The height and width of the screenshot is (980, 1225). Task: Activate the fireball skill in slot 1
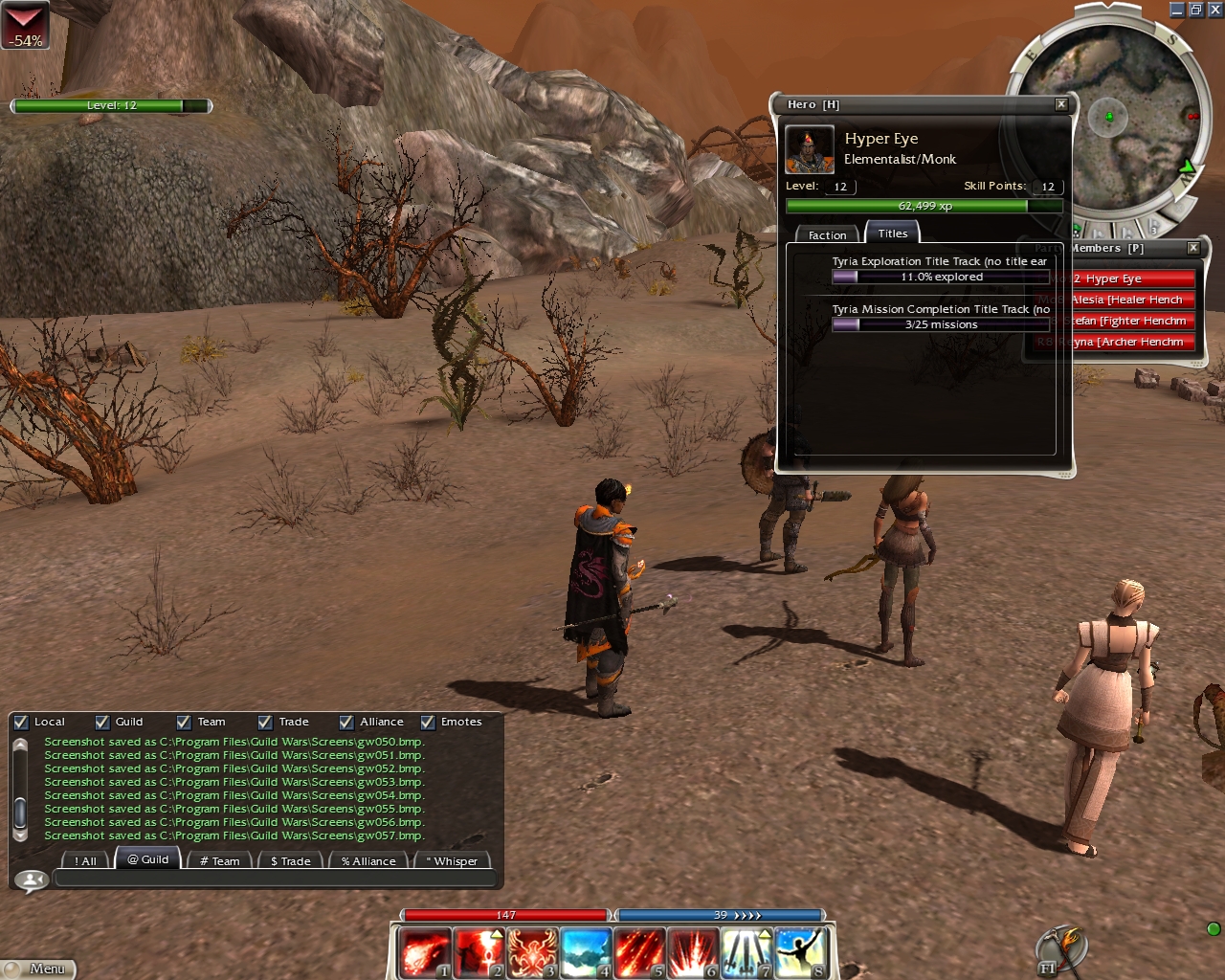pyautogui.click(x=424, y=953)
